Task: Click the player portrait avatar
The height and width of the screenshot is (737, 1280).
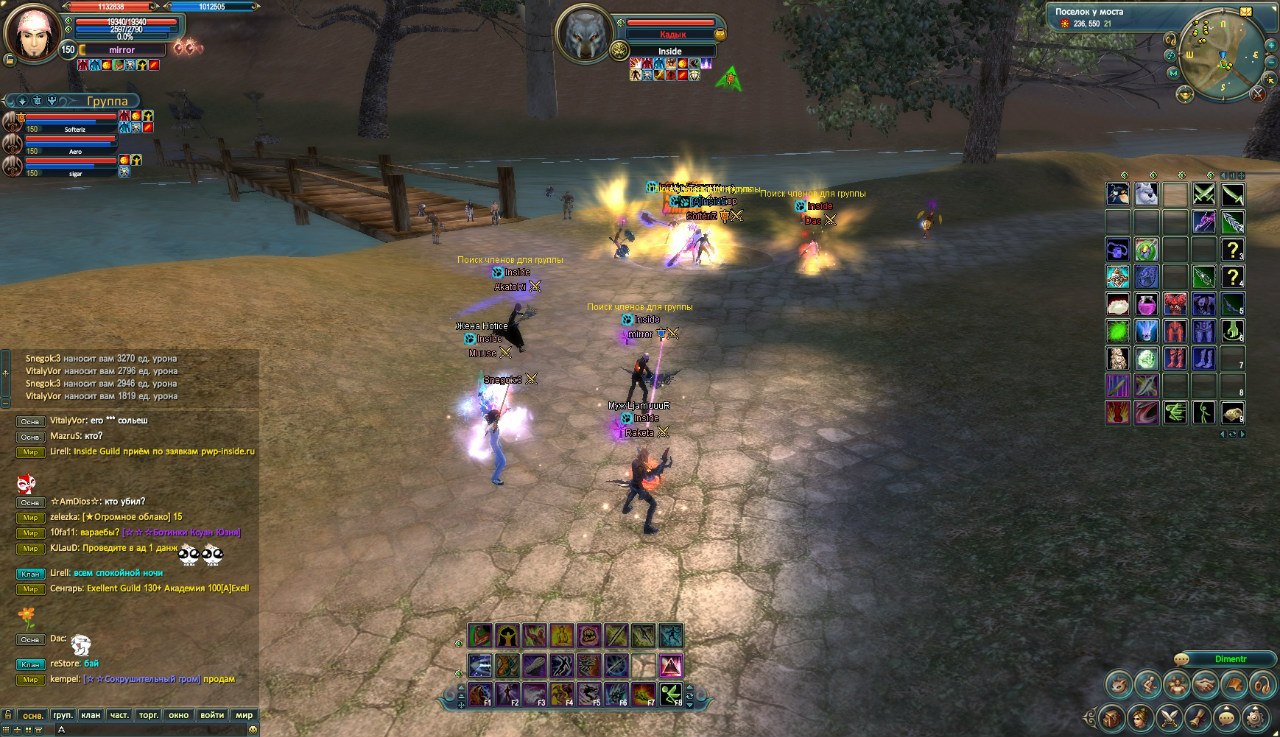Action: pos(32,32)
